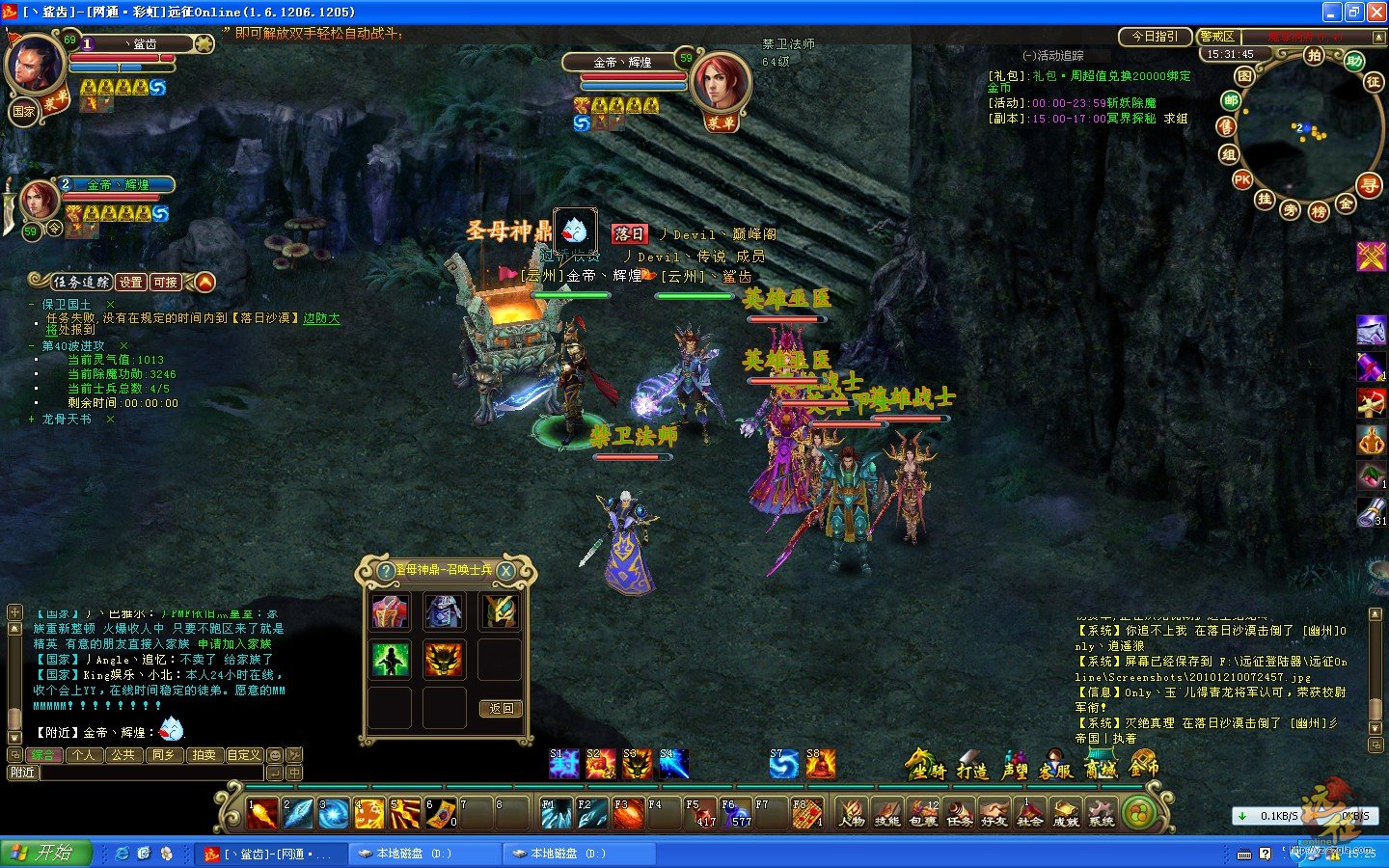Minimize the game window
This screenshot has width=1389, height=868.
click(x=1332, y=12)
